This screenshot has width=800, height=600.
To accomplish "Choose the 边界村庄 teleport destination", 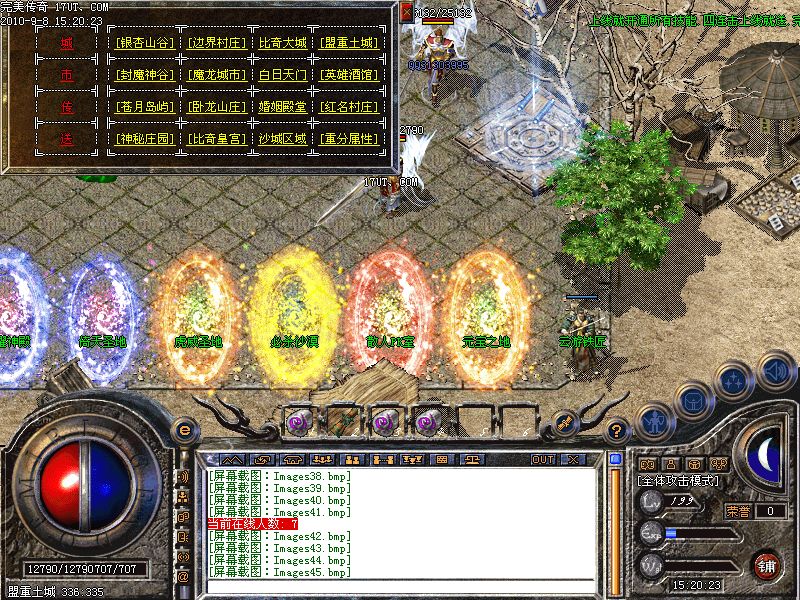I will pyautogui.click(x=216, y=43).
